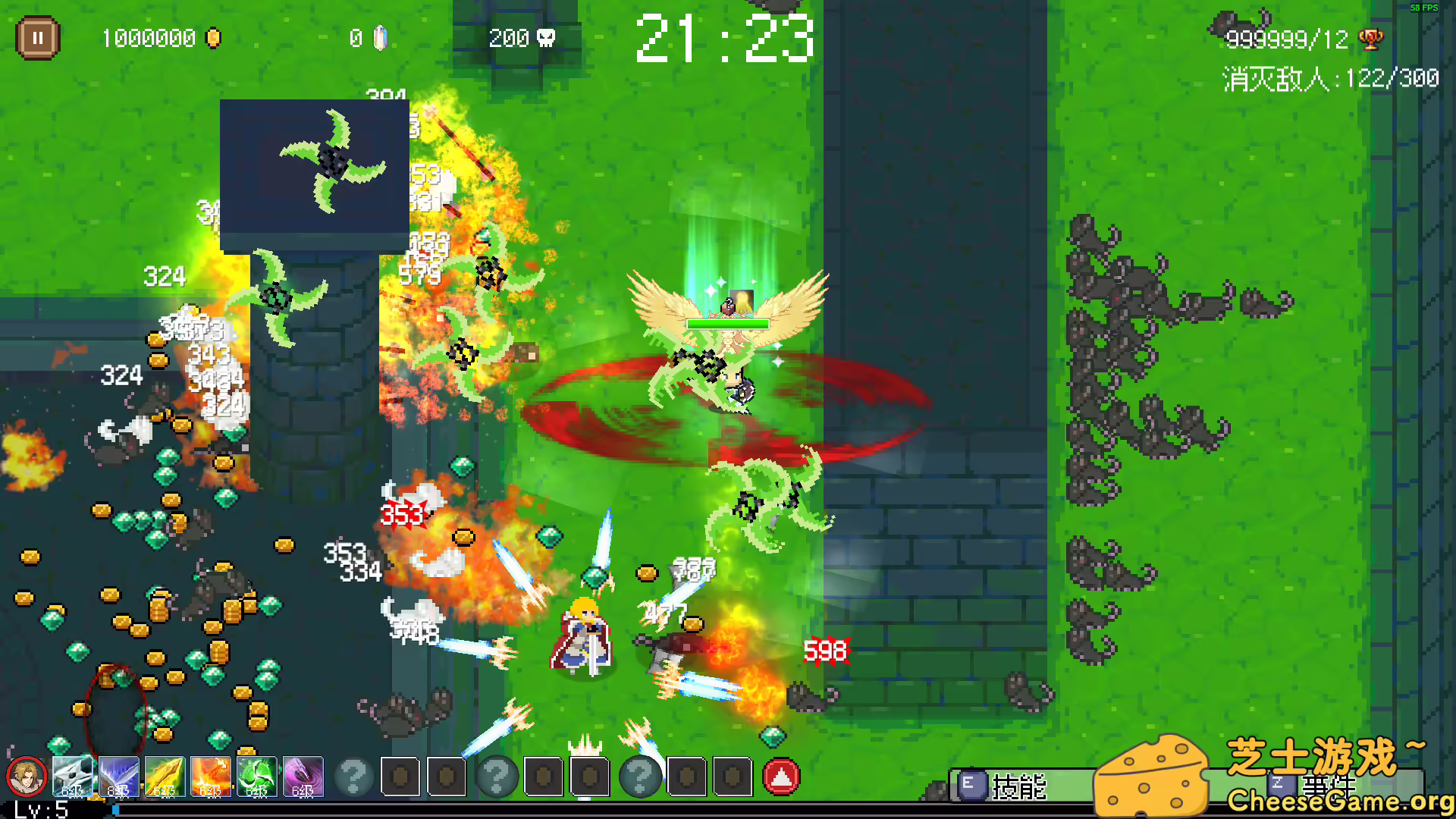Click the pause button in top-left corner
Screen dimensions: 1456x819
click(x=38, y=38)
